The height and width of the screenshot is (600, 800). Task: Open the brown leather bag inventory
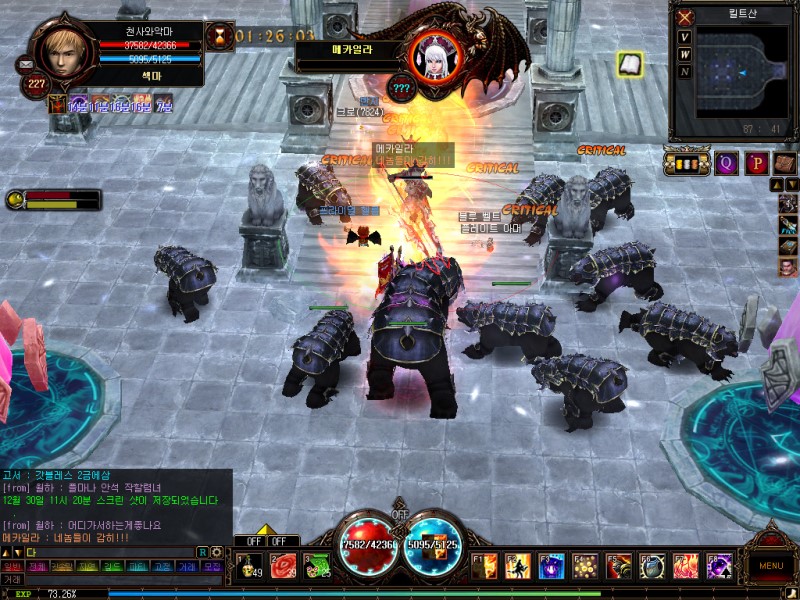pos(785,163)
